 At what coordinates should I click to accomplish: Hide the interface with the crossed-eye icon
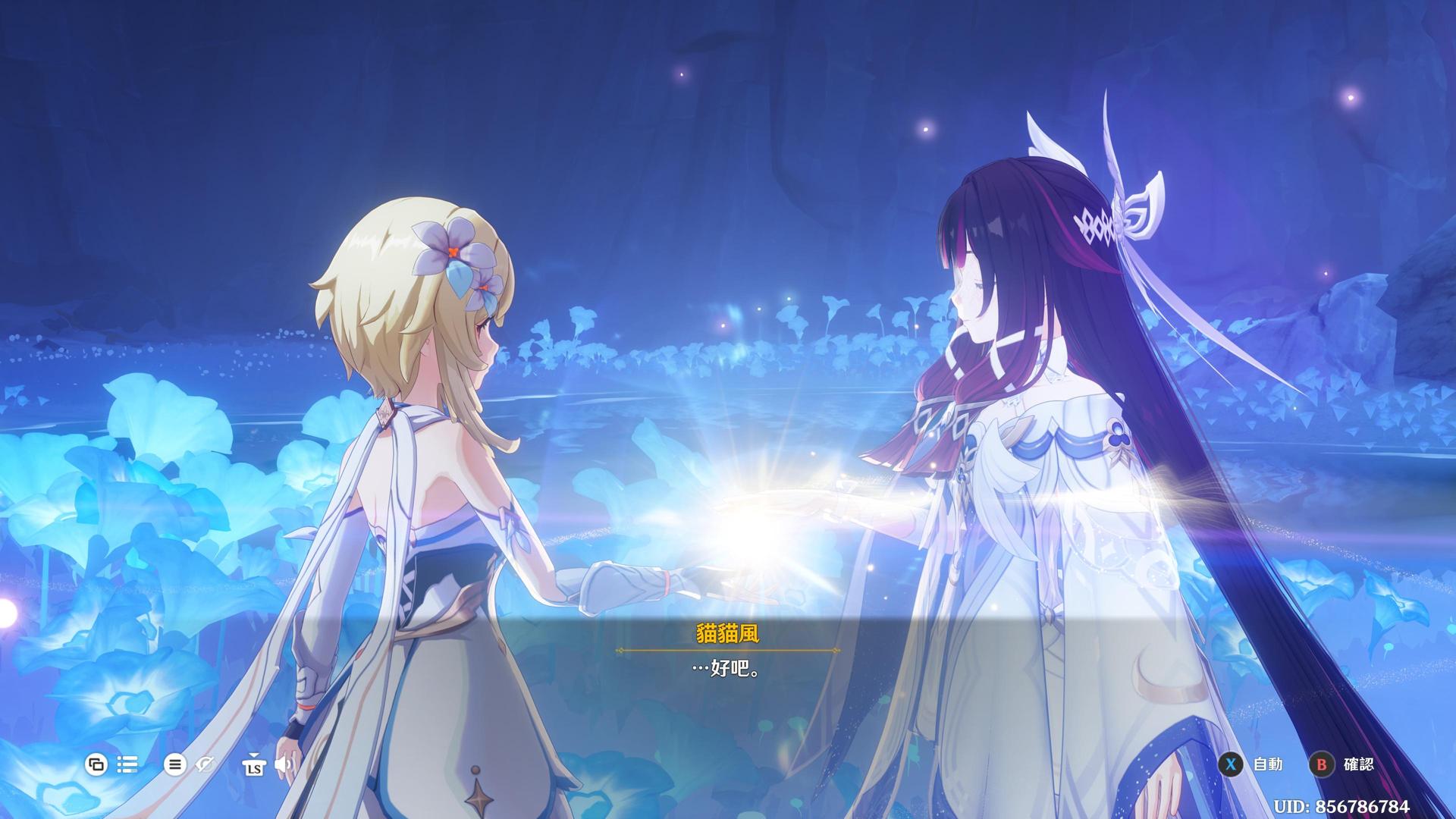205,764
